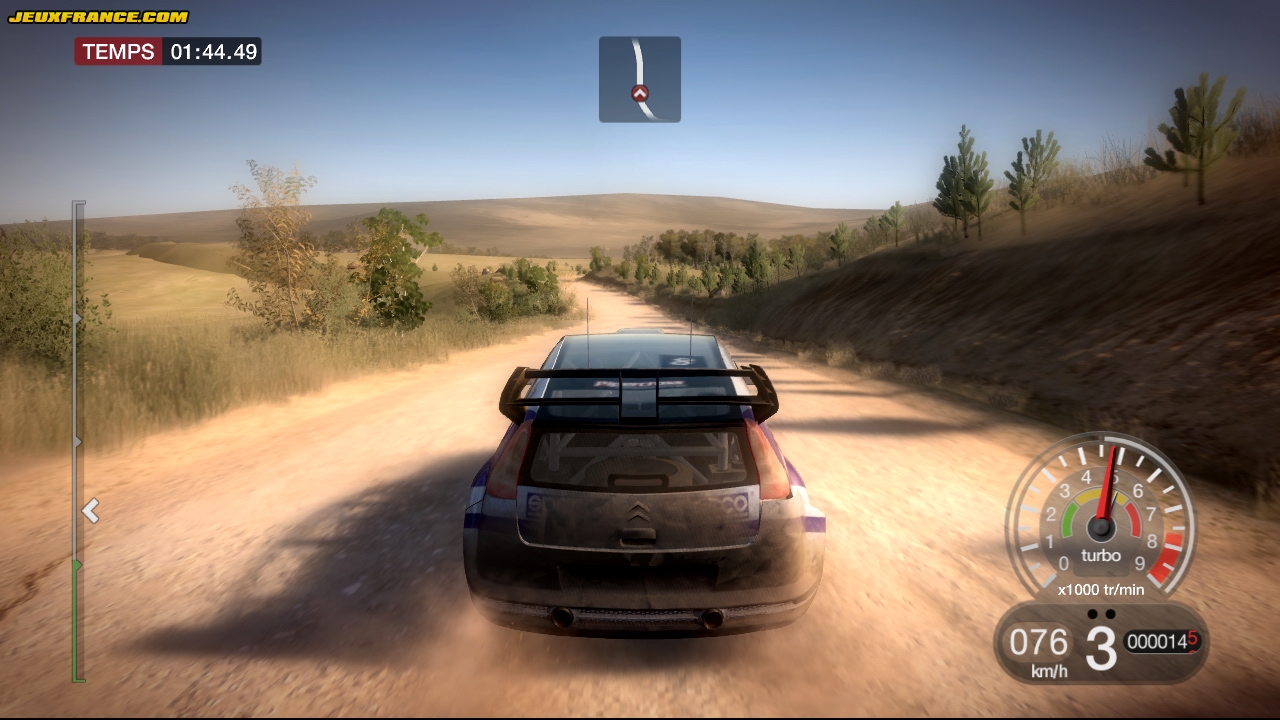Expand the white chevron on stage progress bar
This screenshot has height=720, width=1280.
[90, 511]
